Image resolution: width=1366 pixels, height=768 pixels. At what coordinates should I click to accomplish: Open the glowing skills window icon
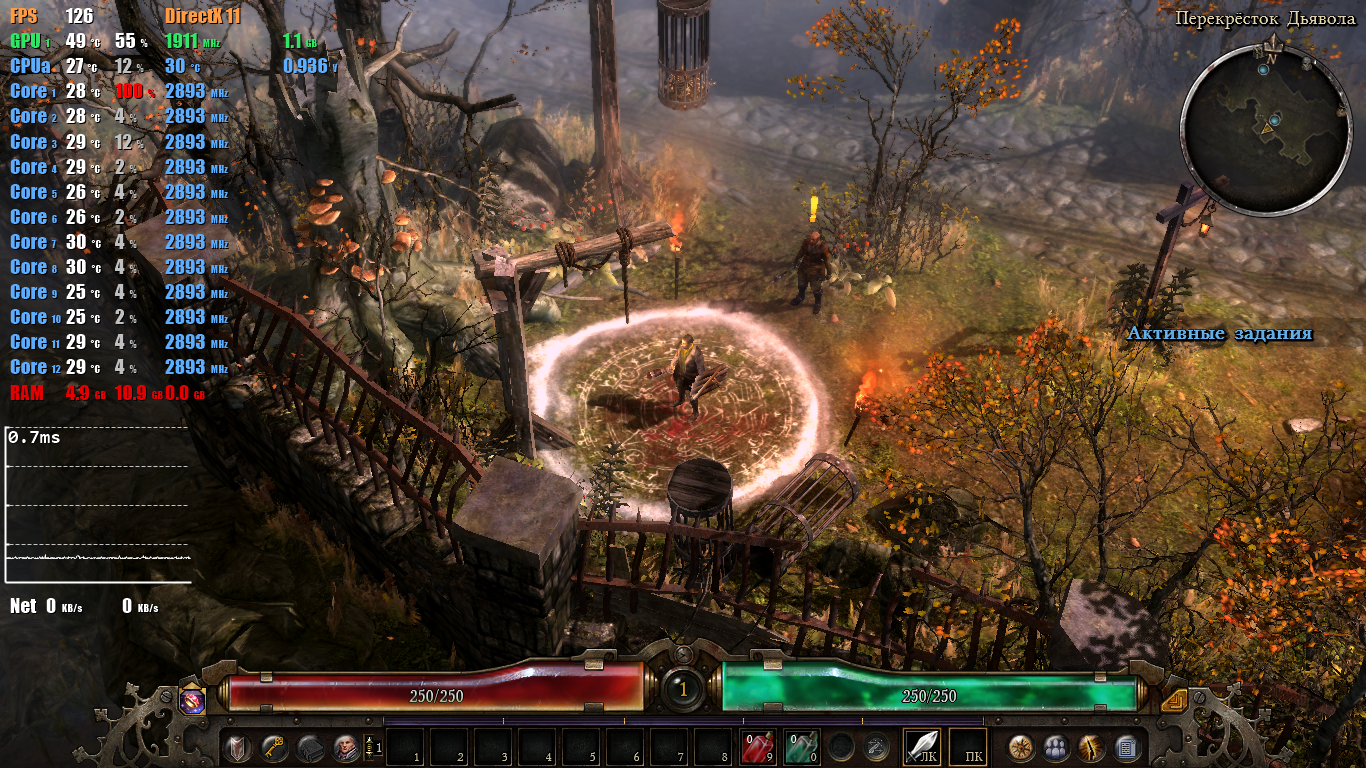(1091, 747)
